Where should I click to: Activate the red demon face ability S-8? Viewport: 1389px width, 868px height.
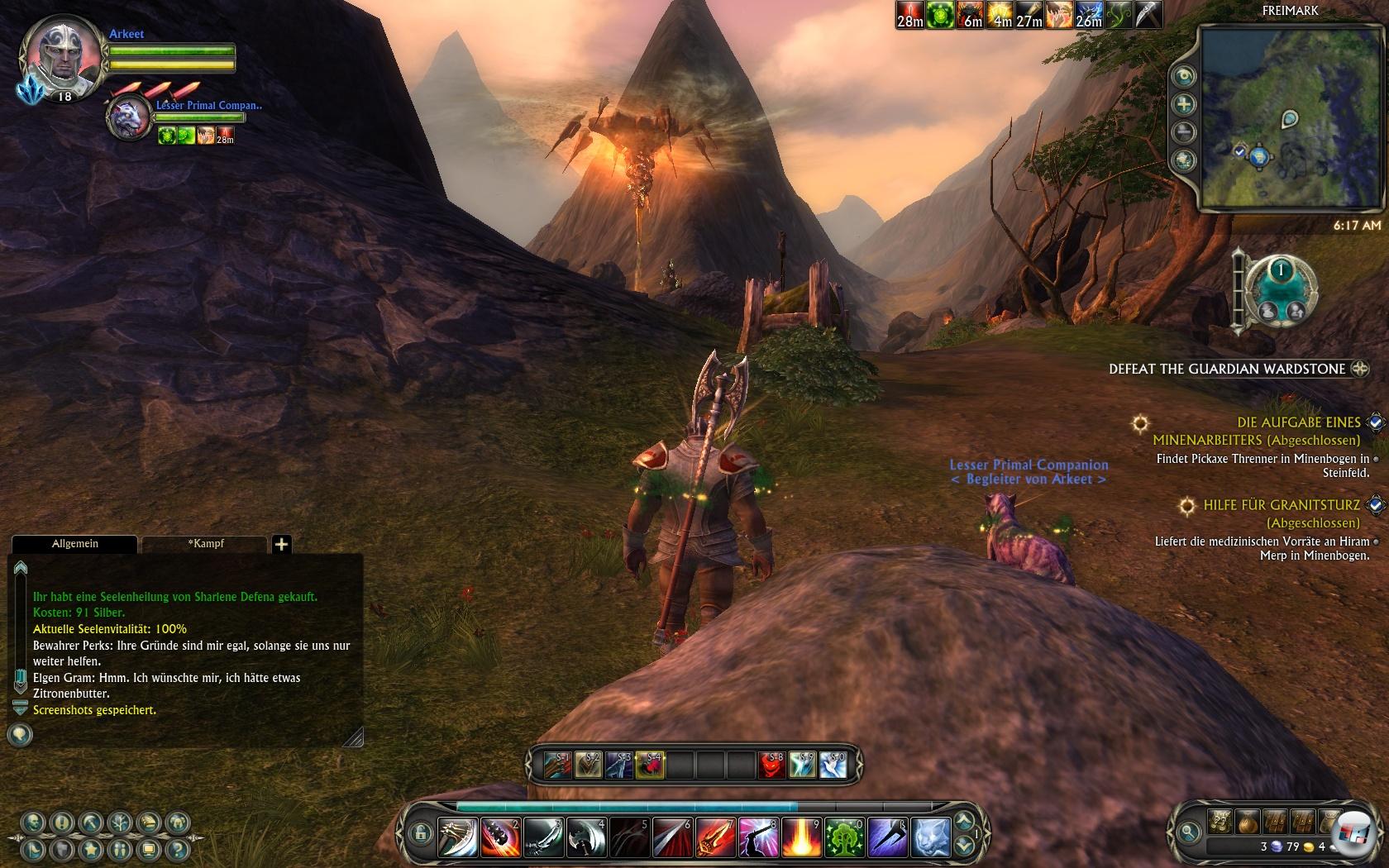click(x=771, y=765)
